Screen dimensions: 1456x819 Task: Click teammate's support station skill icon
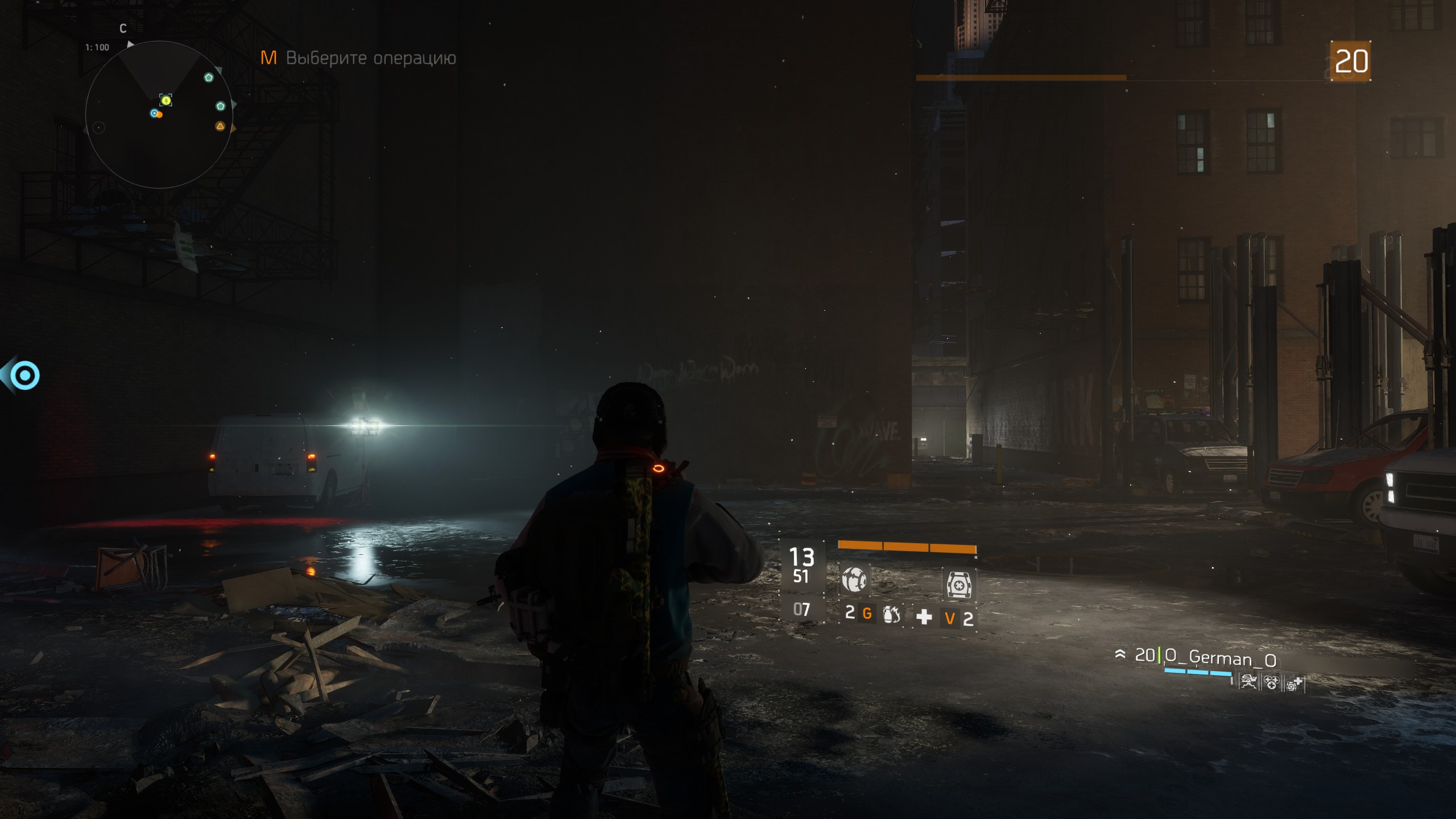point(1294,684)
